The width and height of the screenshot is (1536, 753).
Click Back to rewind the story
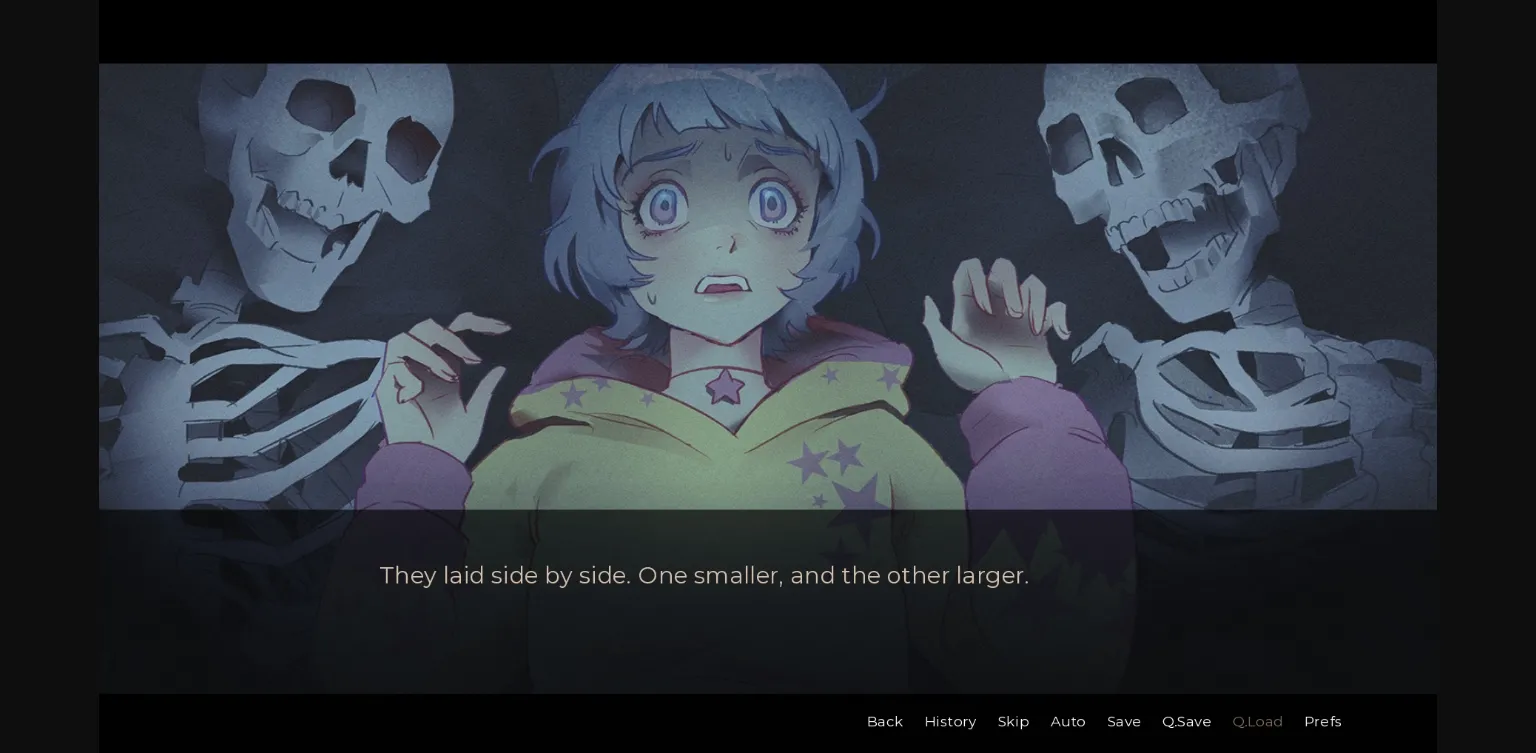click(x=884, y=721)
